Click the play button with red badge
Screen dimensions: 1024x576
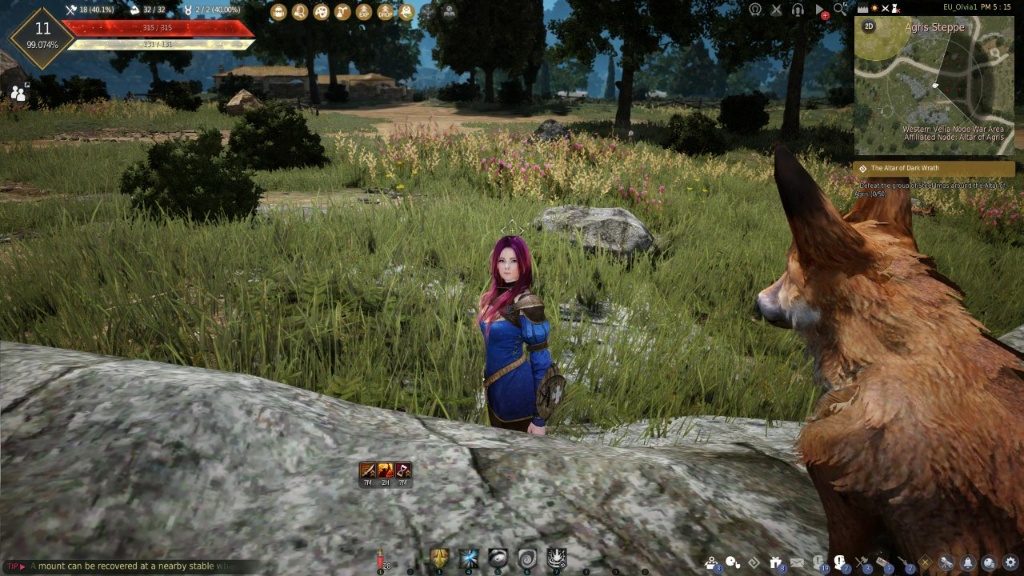coord(820,10)
